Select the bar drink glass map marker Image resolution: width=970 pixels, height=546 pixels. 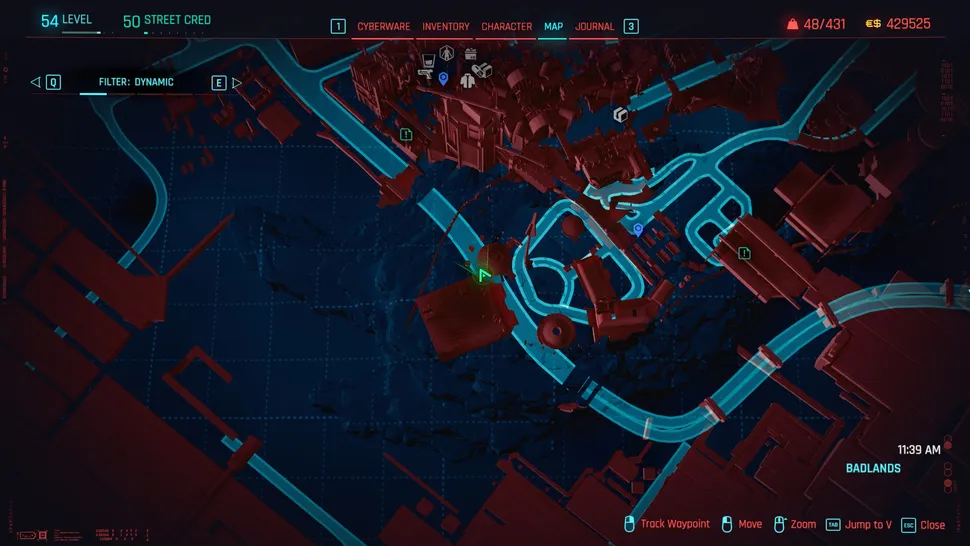tap(428, 60)
